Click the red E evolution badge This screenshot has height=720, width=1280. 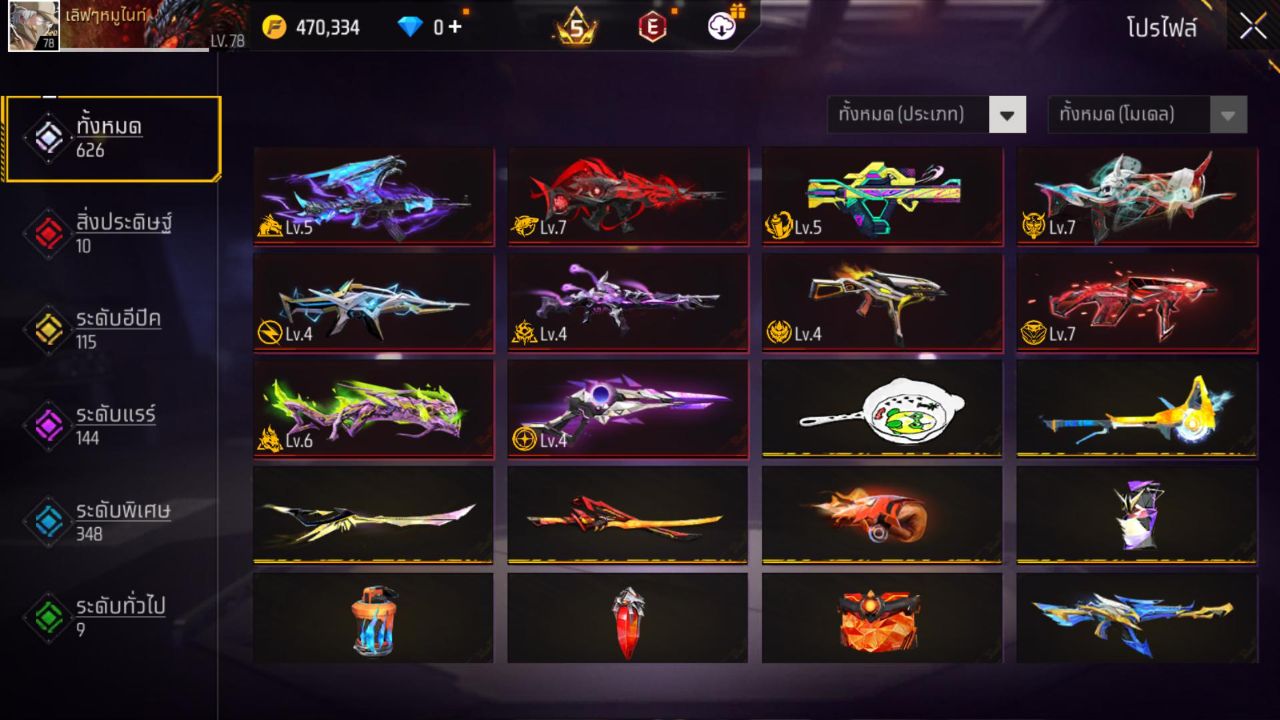click(x=654, y=27)
